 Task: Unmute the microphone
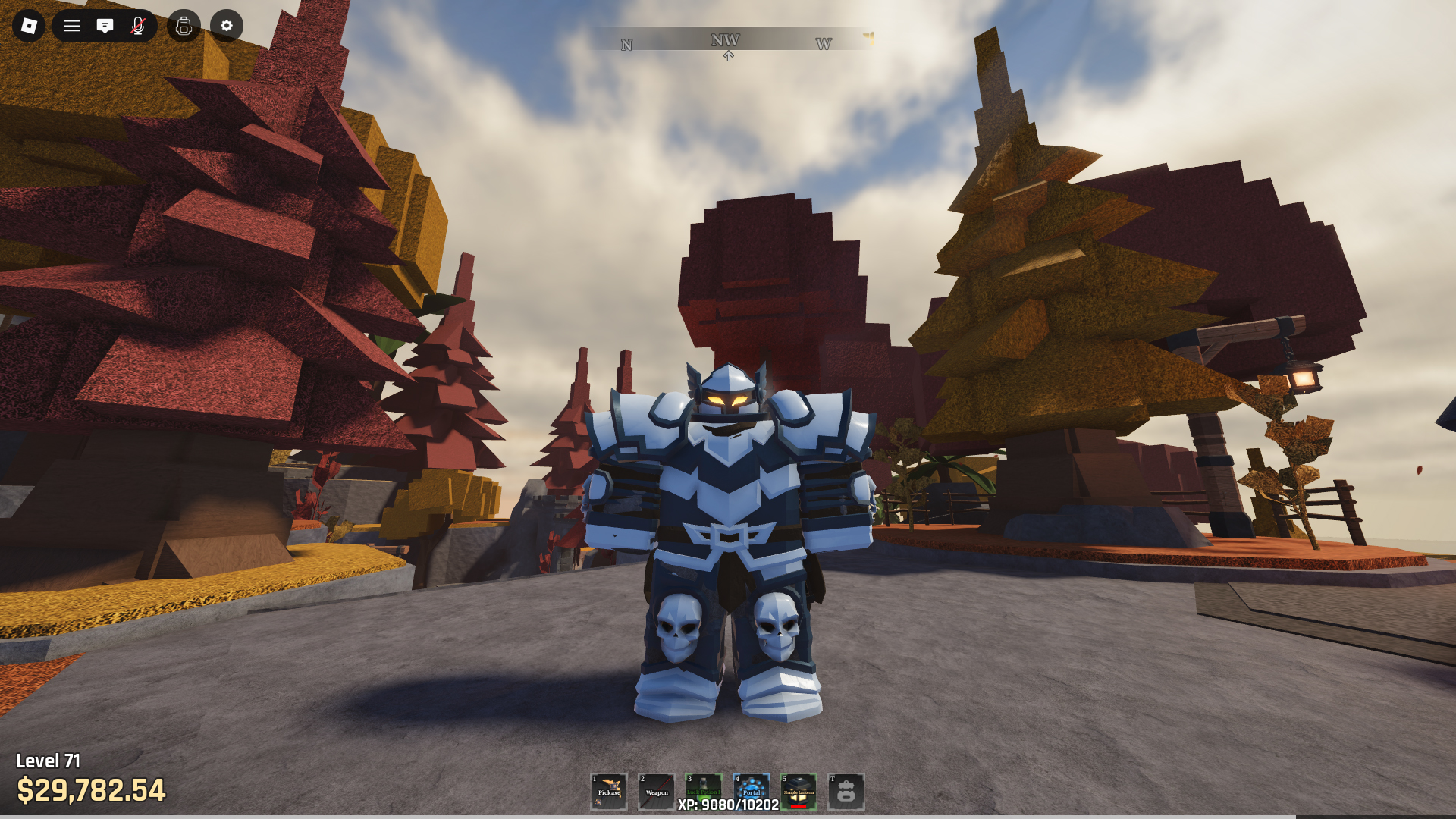[x=137, y=26]
